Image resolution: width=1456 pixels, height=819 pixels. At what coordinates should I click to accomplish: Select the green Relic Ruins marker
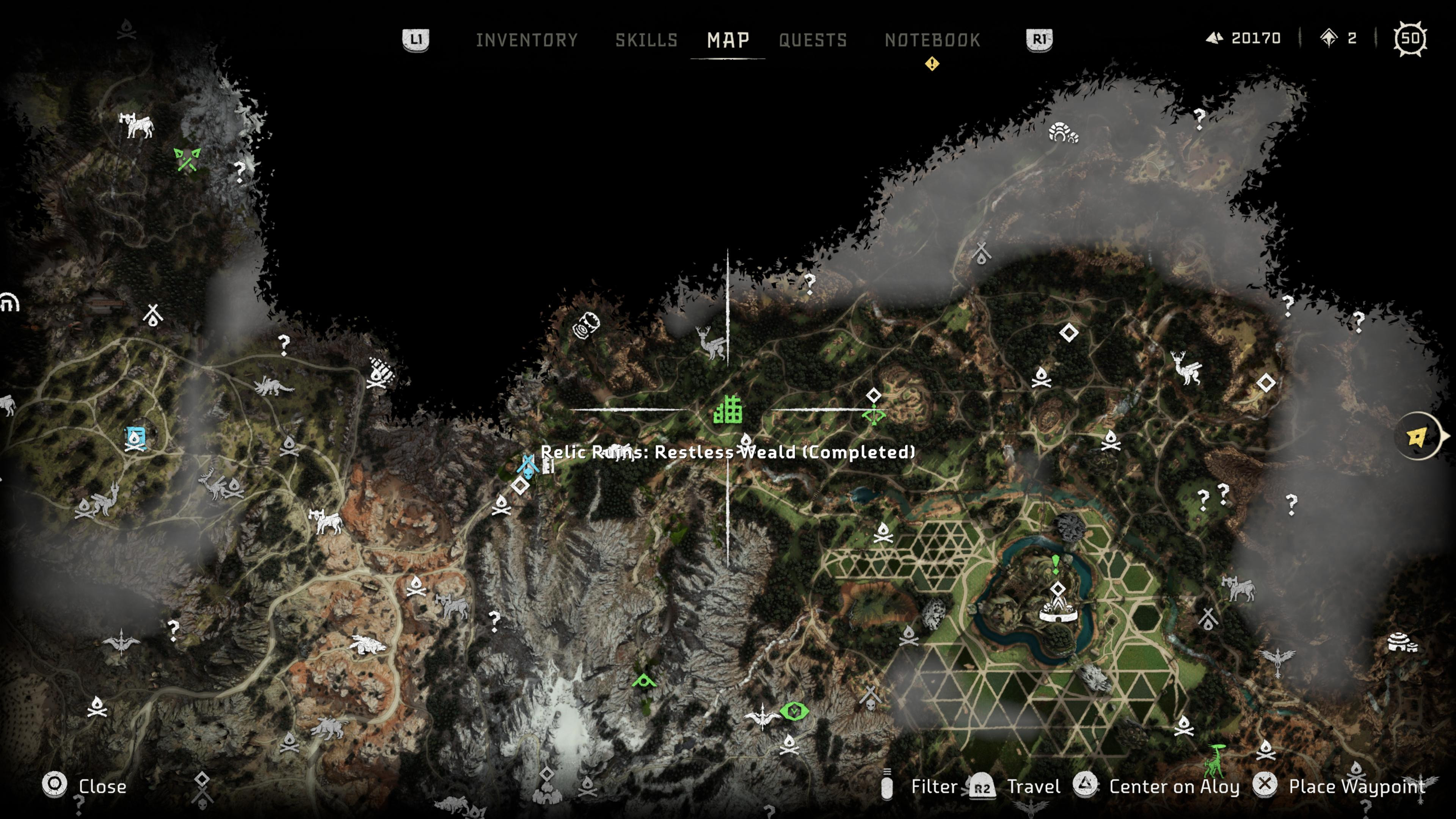(x=728, y=410)
